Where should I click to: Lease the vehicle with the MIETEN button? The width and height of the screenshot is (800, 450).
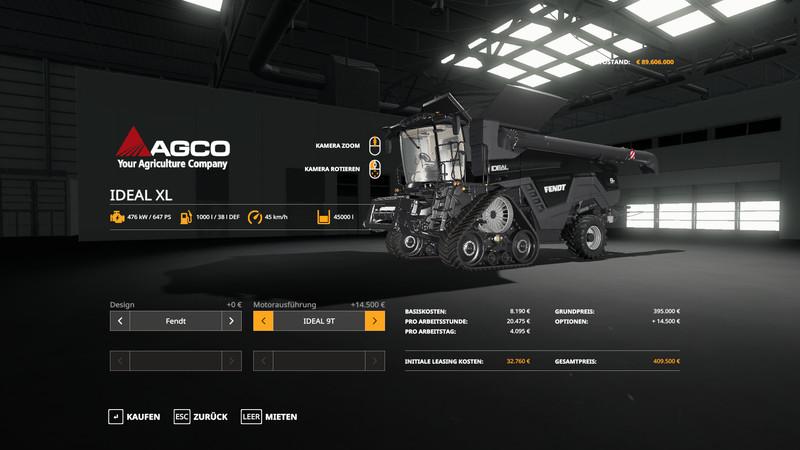(x=269, y=416)
